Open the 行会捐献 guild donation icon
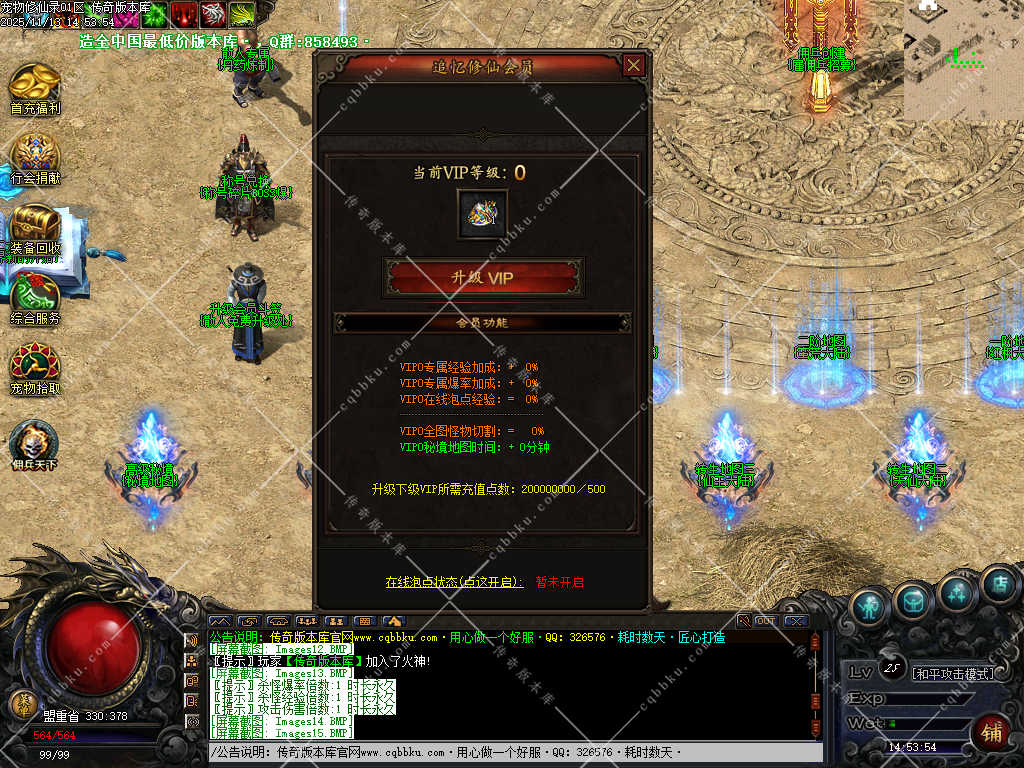This screenshot has width=1024, height=768. point(36,155)
